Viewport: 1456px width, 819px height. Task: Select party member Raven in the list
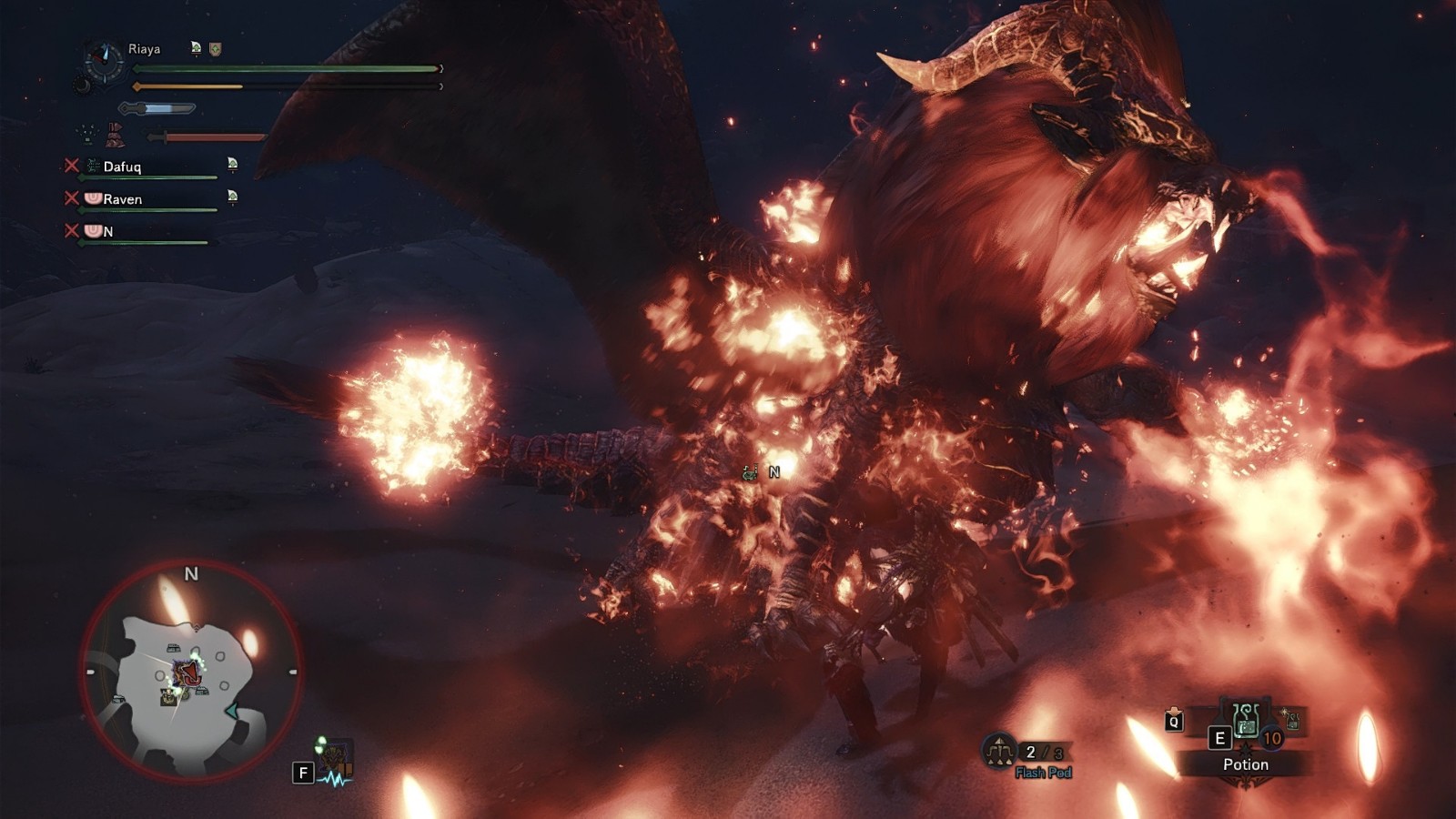122,199
